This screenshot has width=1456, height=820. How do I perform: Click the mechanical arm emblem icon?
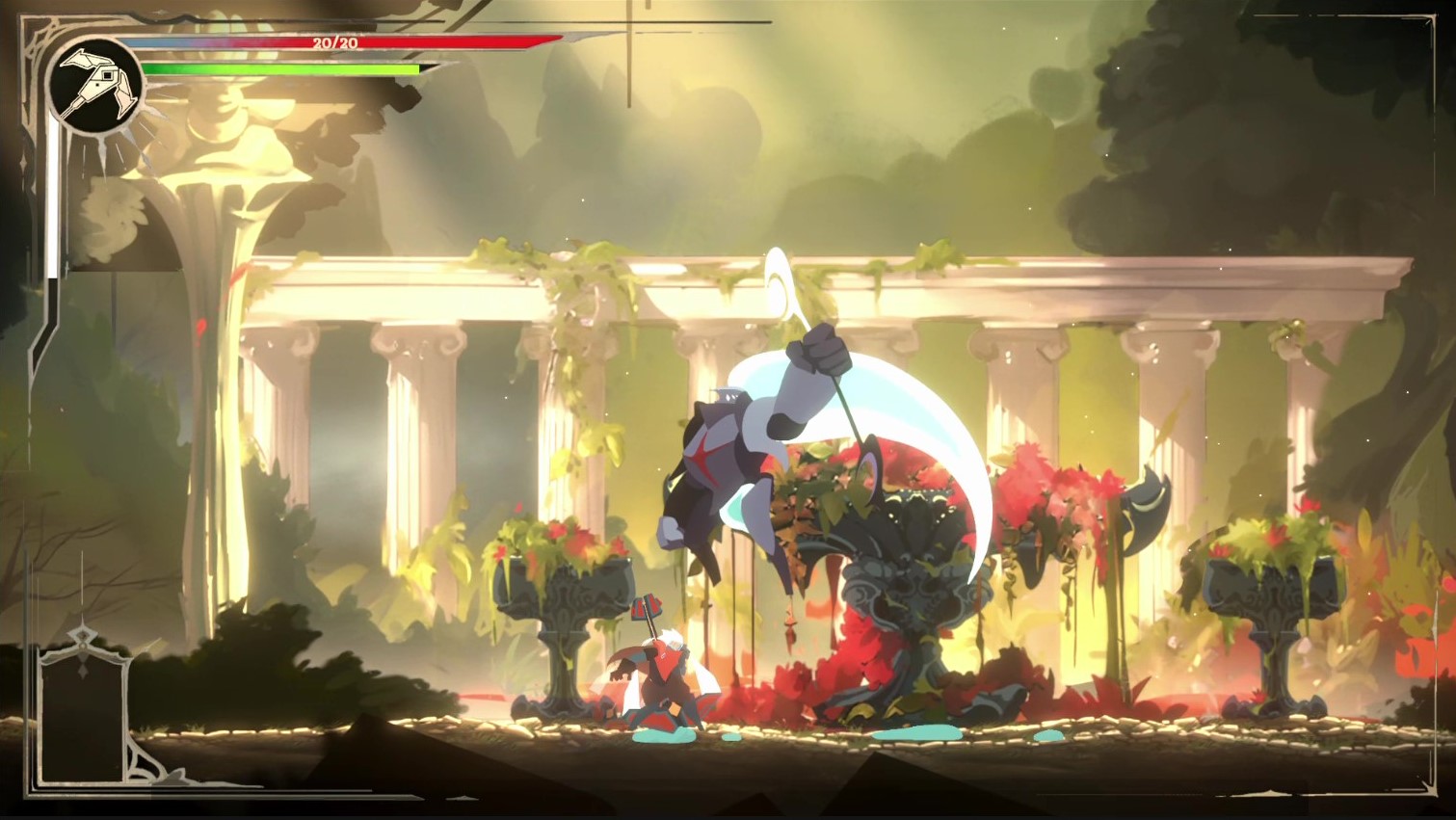click(x=95, y=84)
